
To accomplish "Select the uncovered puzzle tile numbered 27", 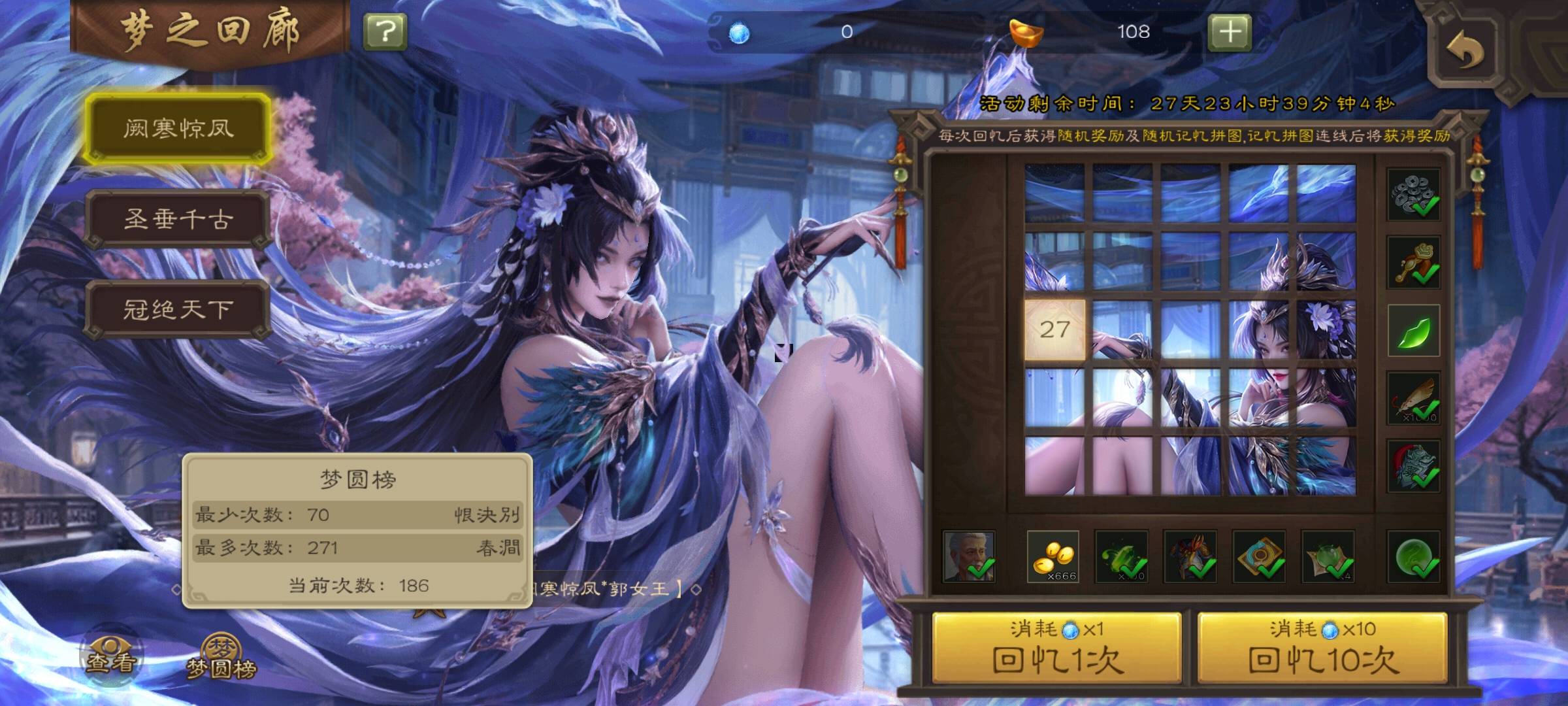I will coord(1054,330).
